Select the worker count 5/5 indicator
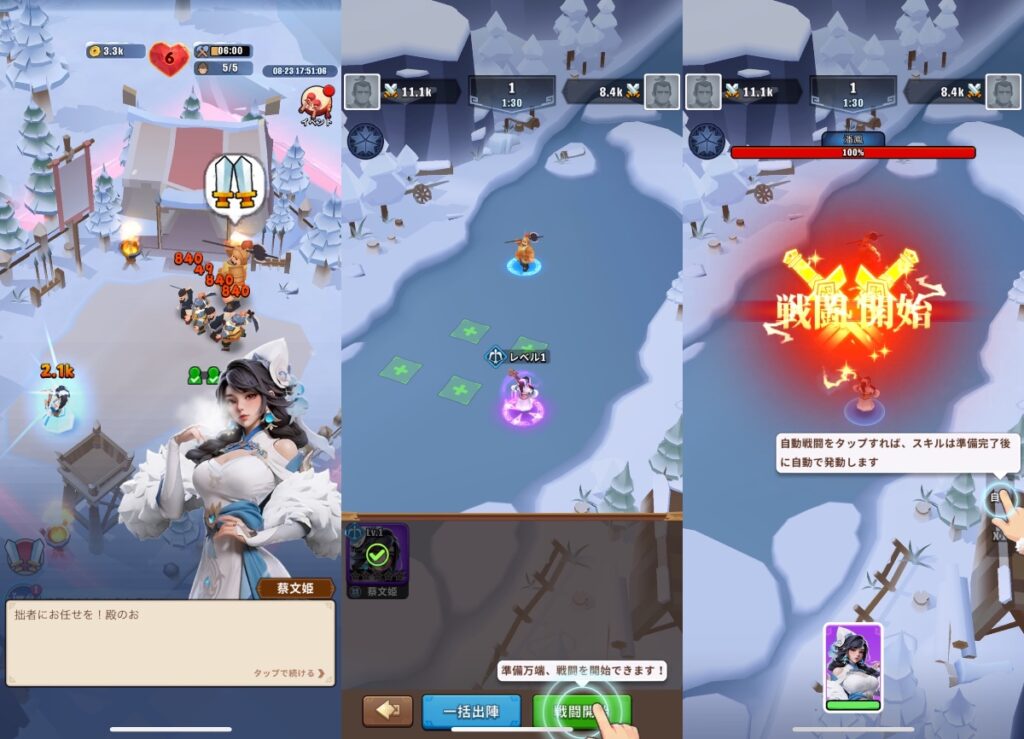 (x=222, y=68)
